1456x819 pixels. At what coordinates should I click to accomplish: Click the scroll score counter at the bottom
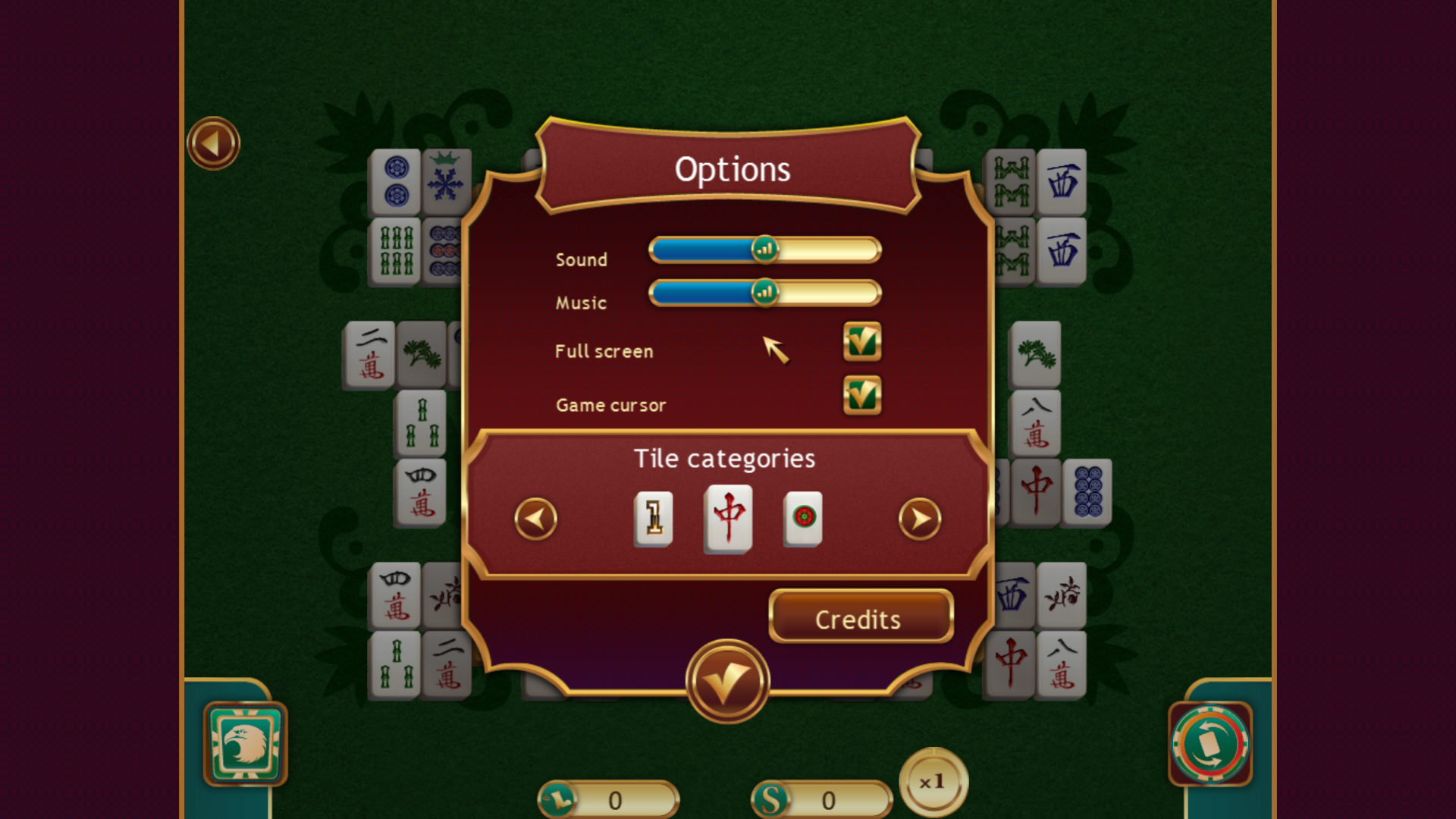tap(607, 800)
